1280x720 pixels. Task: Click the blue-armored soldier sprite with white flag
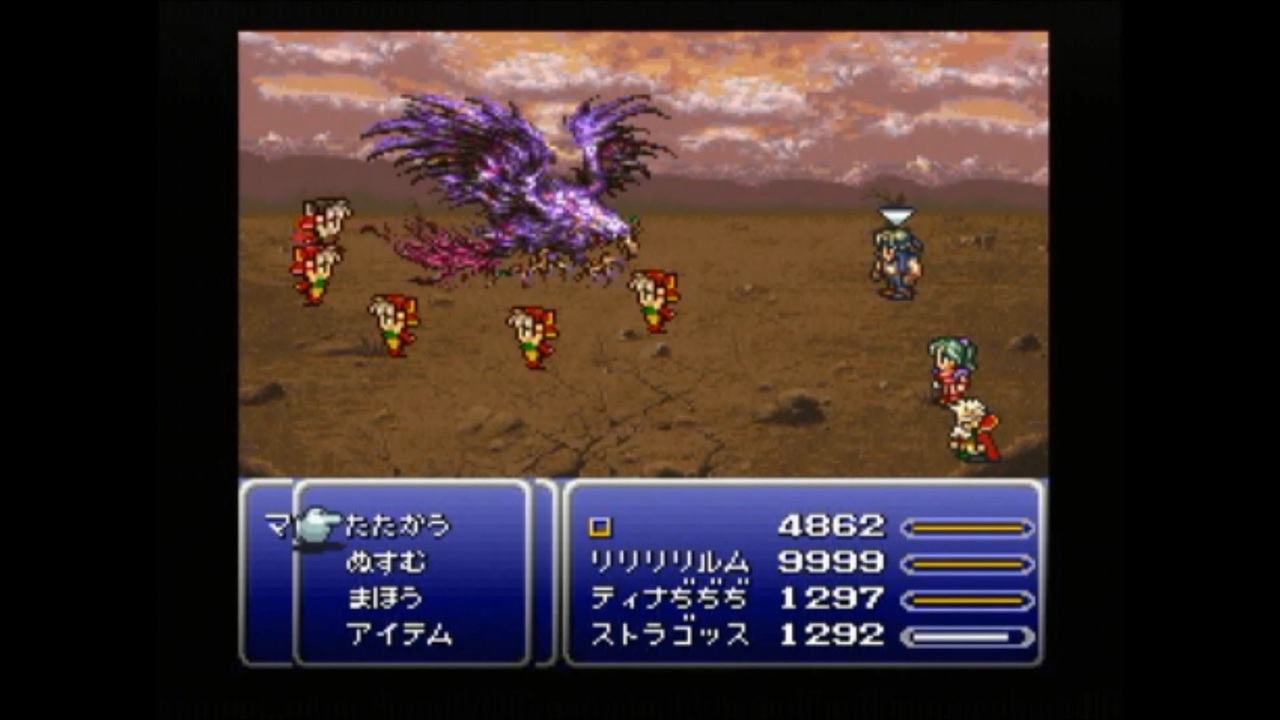(893, 250)
